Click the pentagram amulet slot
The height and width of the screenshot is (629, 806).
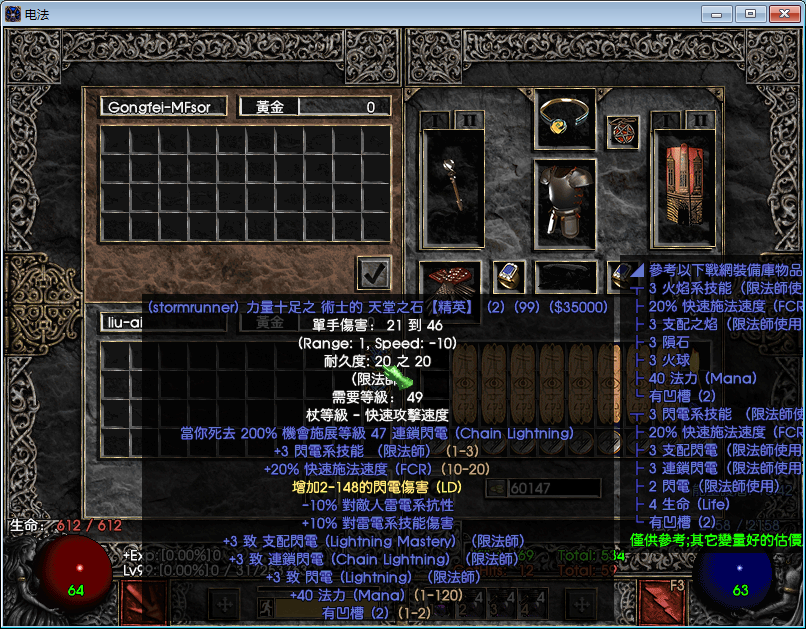(x=623, y=131)
